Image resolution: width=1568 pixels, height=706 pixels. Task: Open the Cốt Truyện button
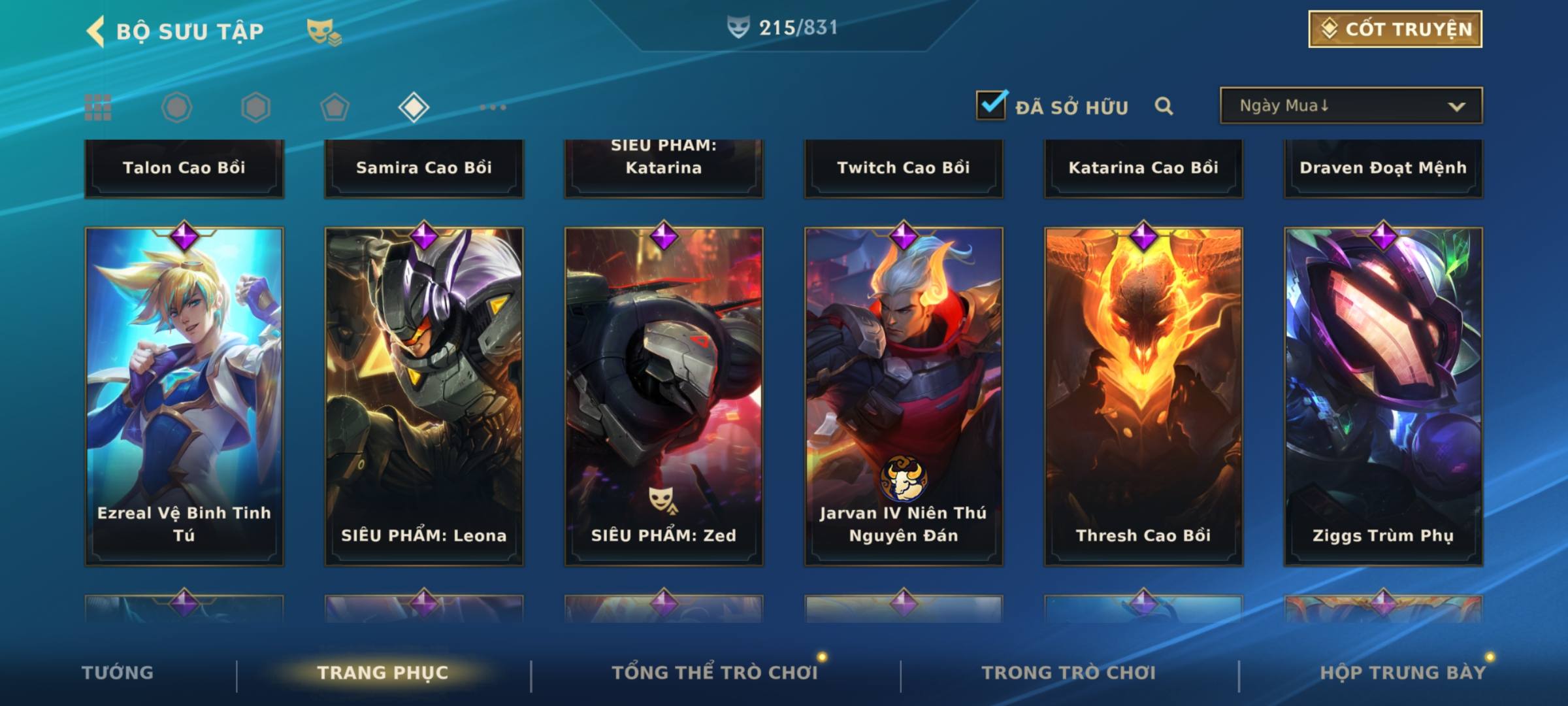click(x=1395, y=29)
